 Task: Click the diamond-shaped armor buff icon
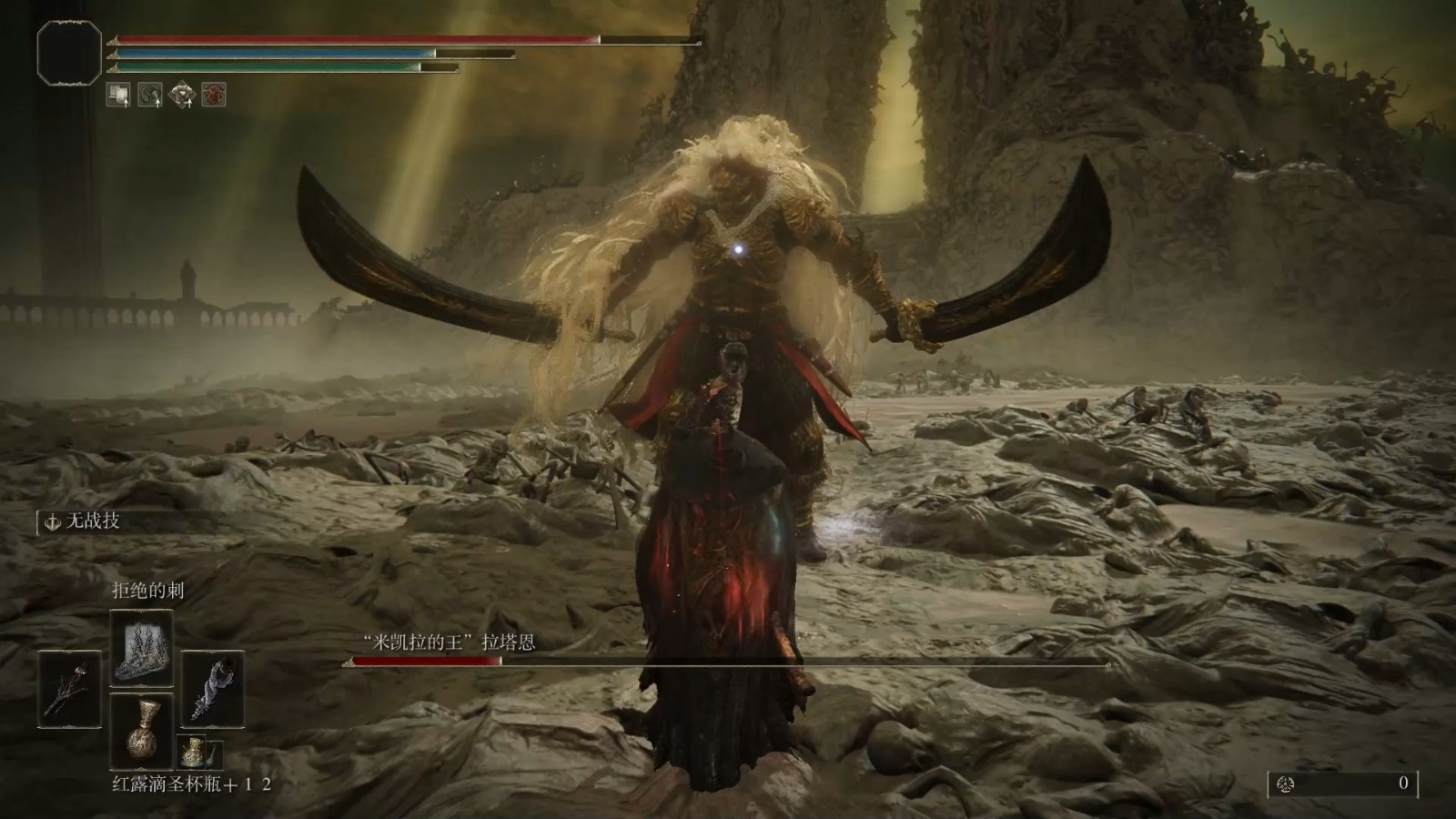pos(183,94)
